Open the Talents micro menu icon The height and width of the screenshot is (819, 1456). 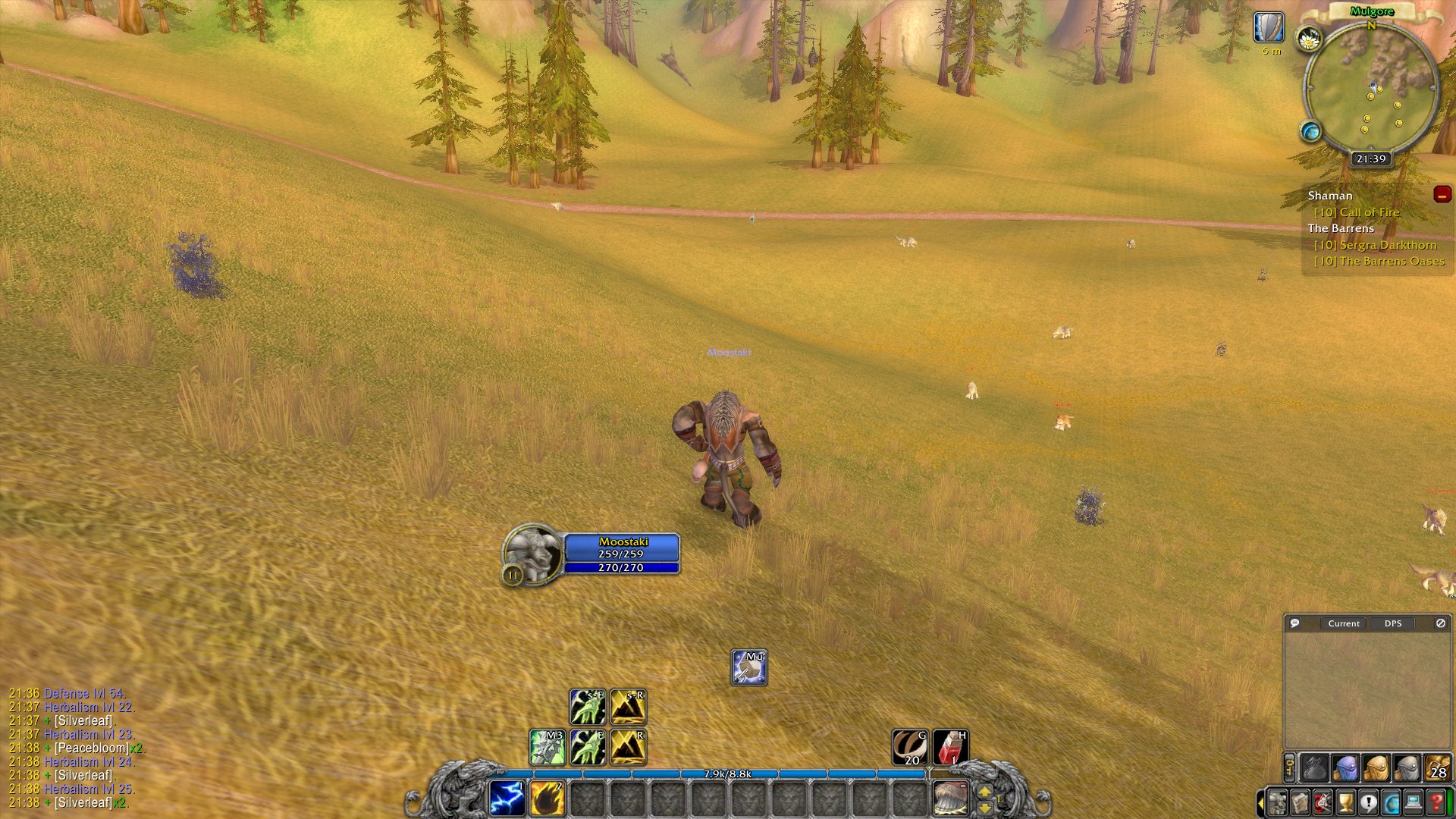[x=1323, y=803]
